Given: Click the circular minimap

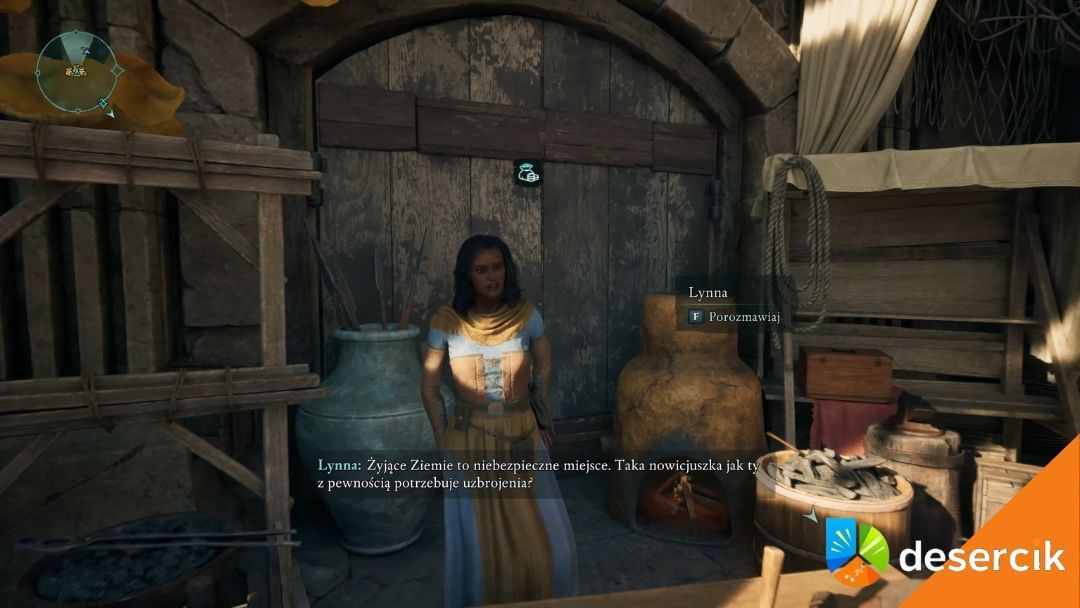Looking at the screenshot, I should click(77, 68).
